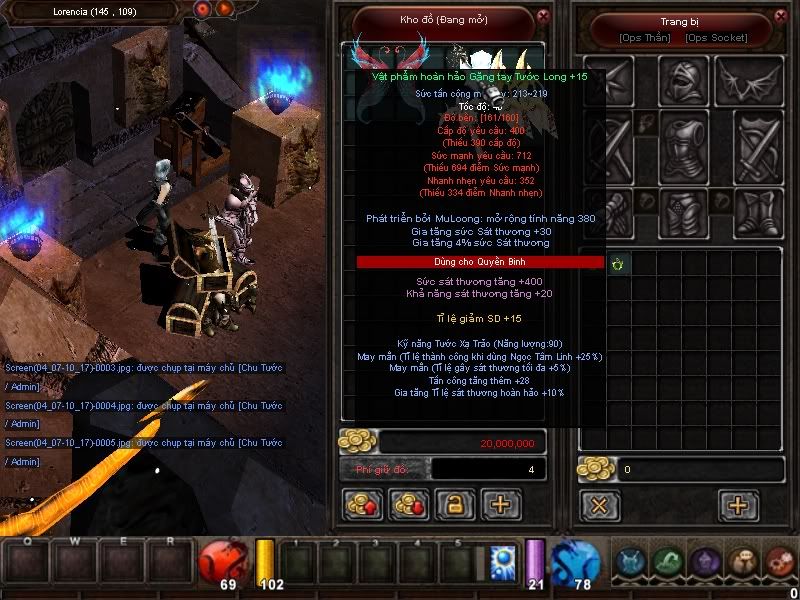Select the equipped pants slot
Viewport: 800px width, 600px height.
pos(683,213)
